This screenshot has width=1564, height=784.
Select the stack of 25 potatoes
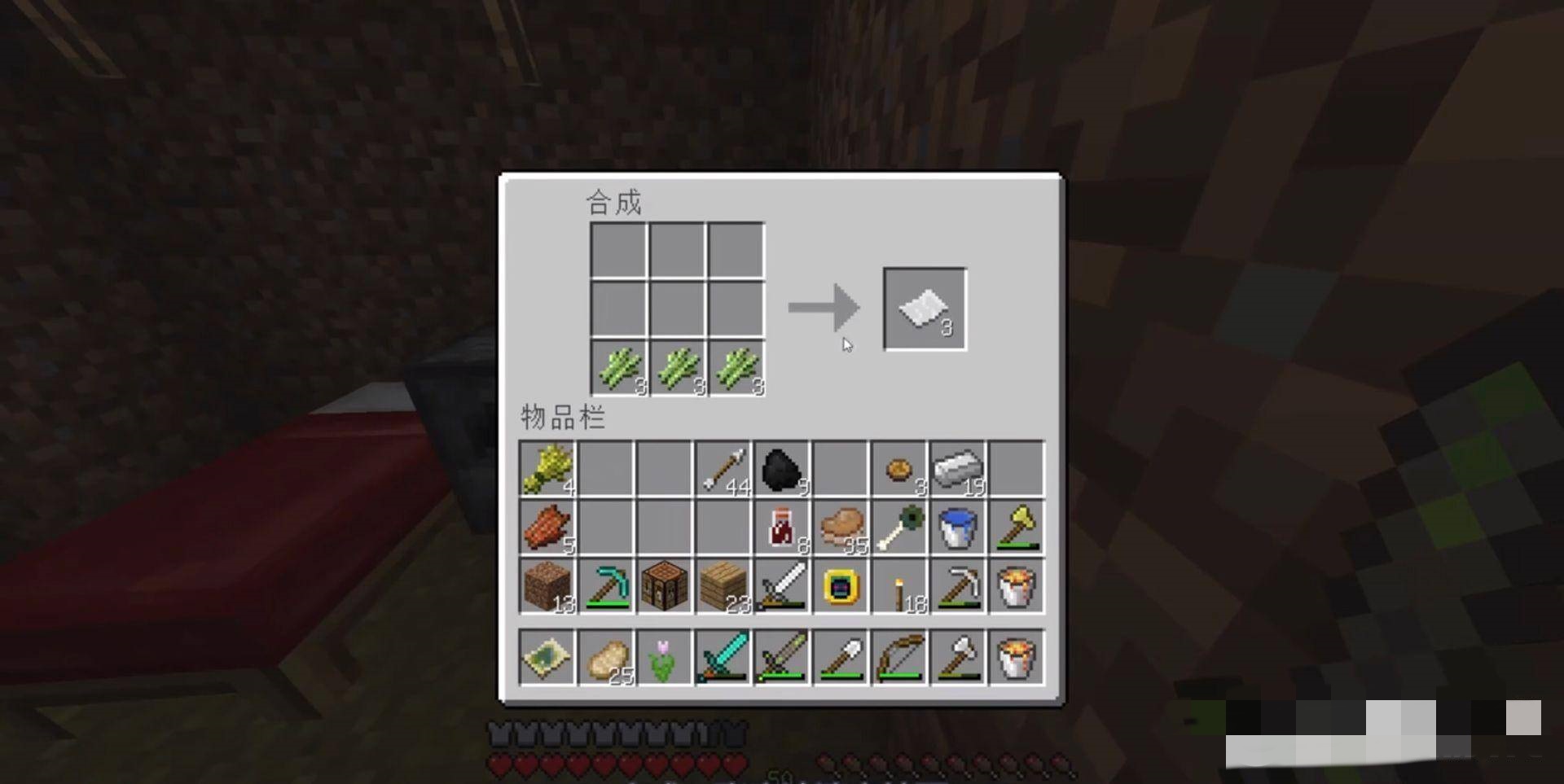point(605,657)
